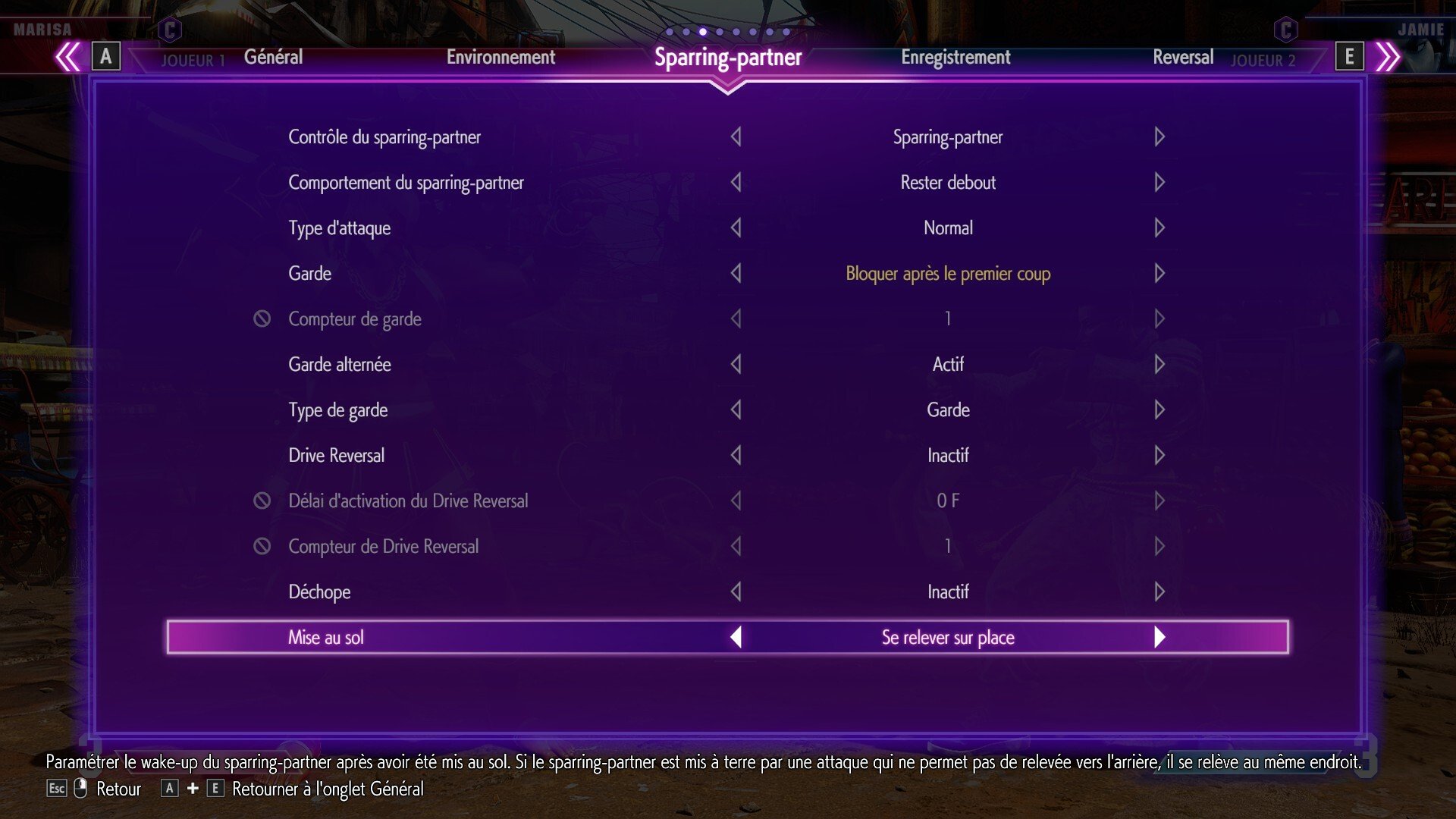Change Garde setting from Bloquer après le premier coup
Viewport: 1456px width, 819px height.
[x=1159, y=273]
